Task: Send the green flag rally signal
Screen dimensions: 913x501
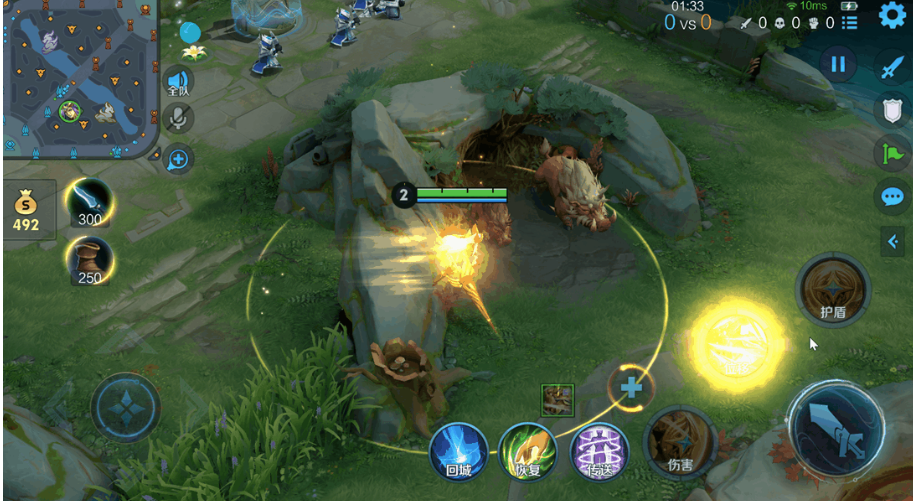Action: coord(891,153)
